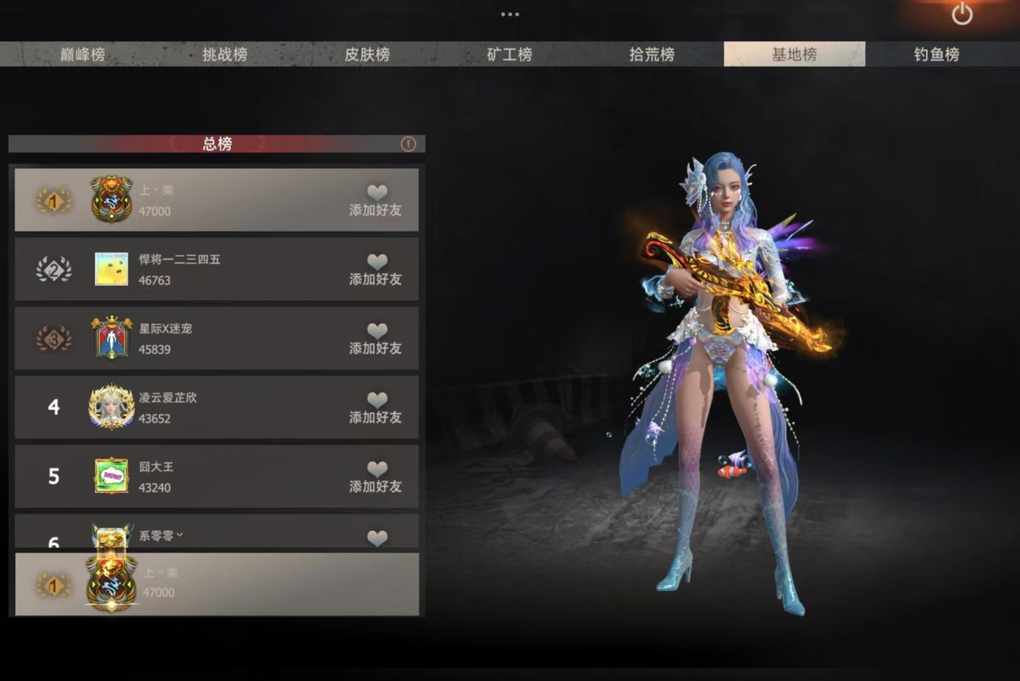Choose the 基地榜 tab
This screenshot has height=681, width=1020.
794,55
